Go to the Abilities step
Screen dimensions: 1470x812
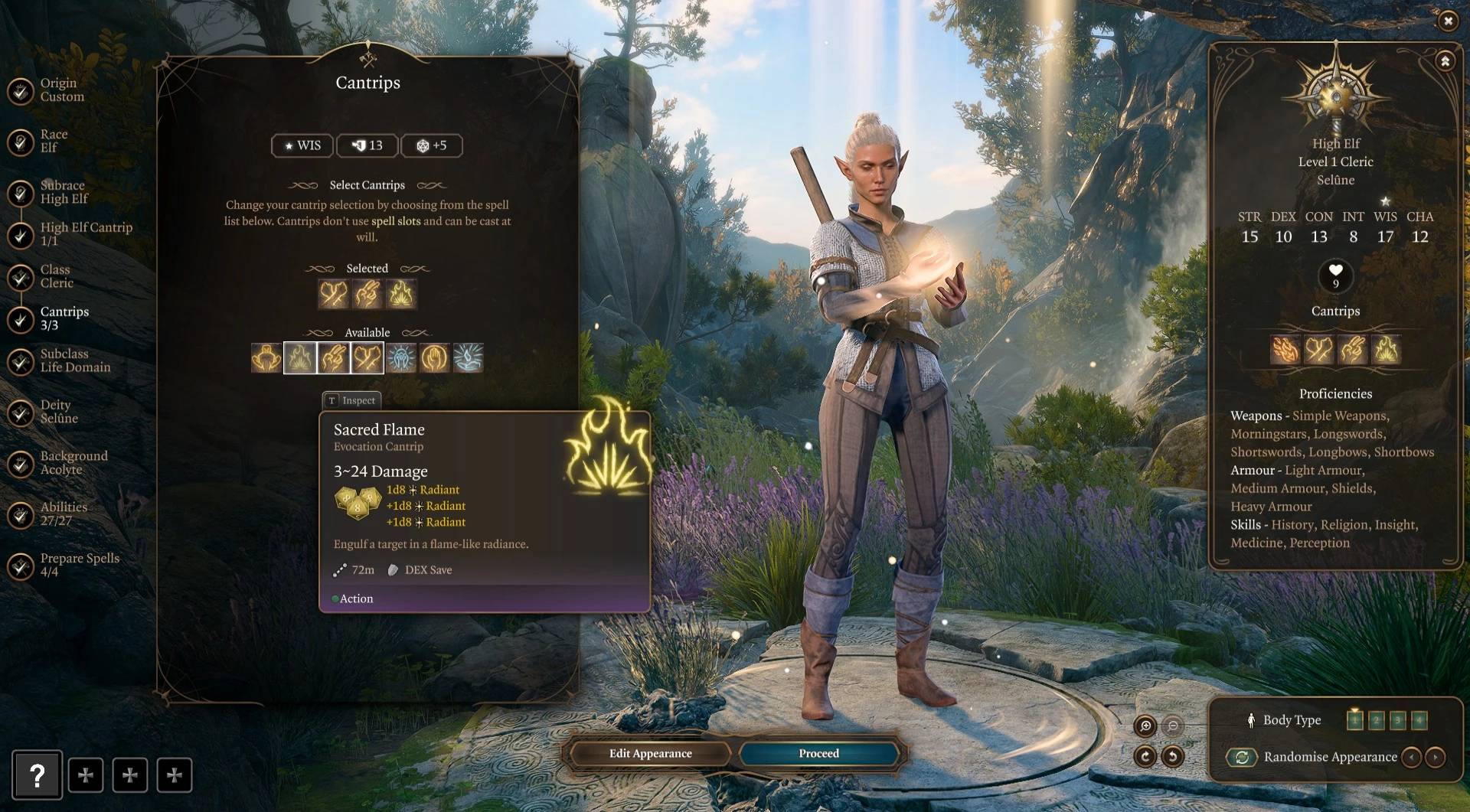click(64, 514)
